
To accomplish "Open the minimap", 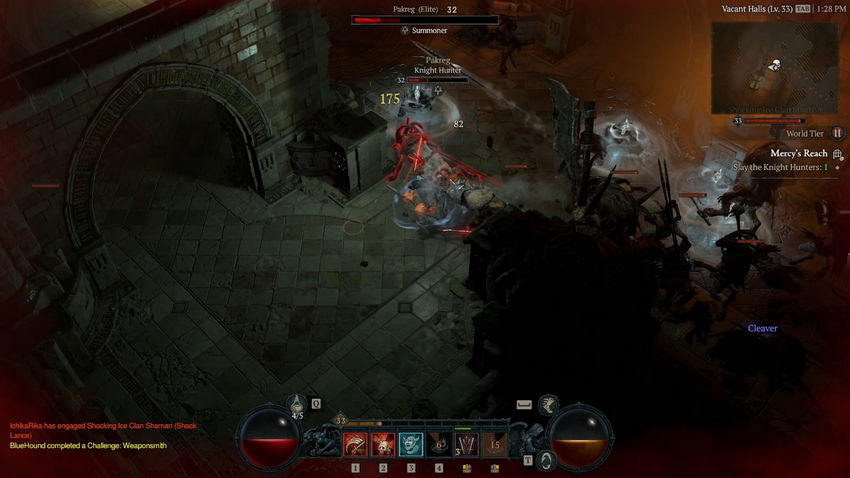I will pos(772,68).
